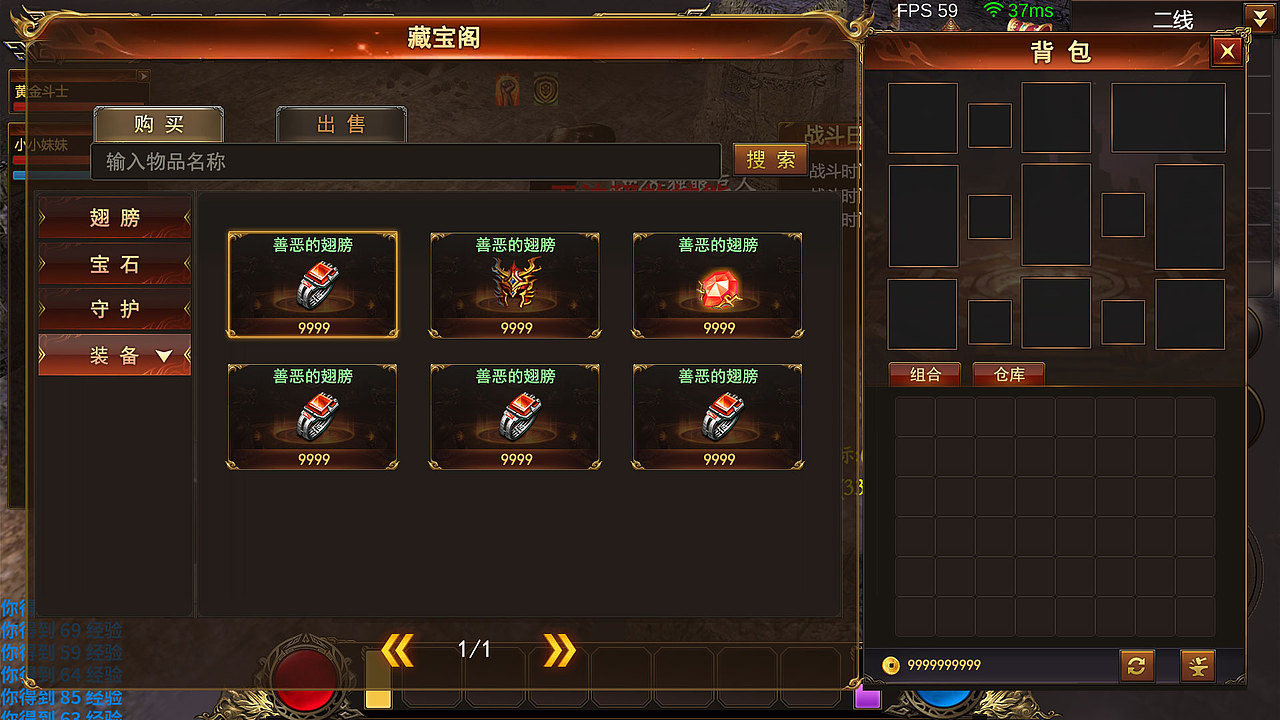Click the item name search input field
This screenshot has height=720, width=1280.
400,162
